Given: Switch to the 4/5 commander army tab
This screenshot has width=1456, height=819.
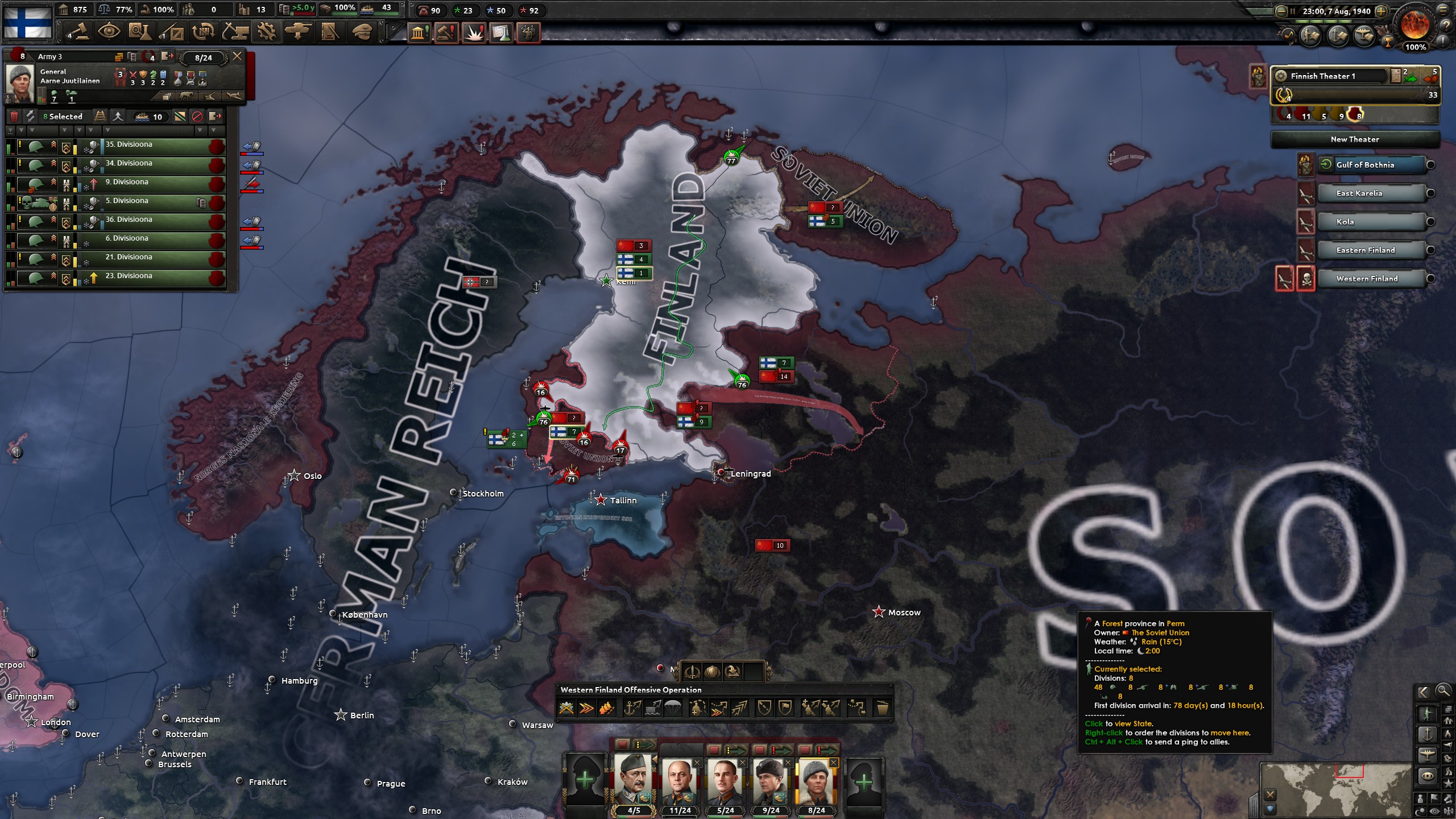Looking at the screenshot, I should (x=632, y=784).
